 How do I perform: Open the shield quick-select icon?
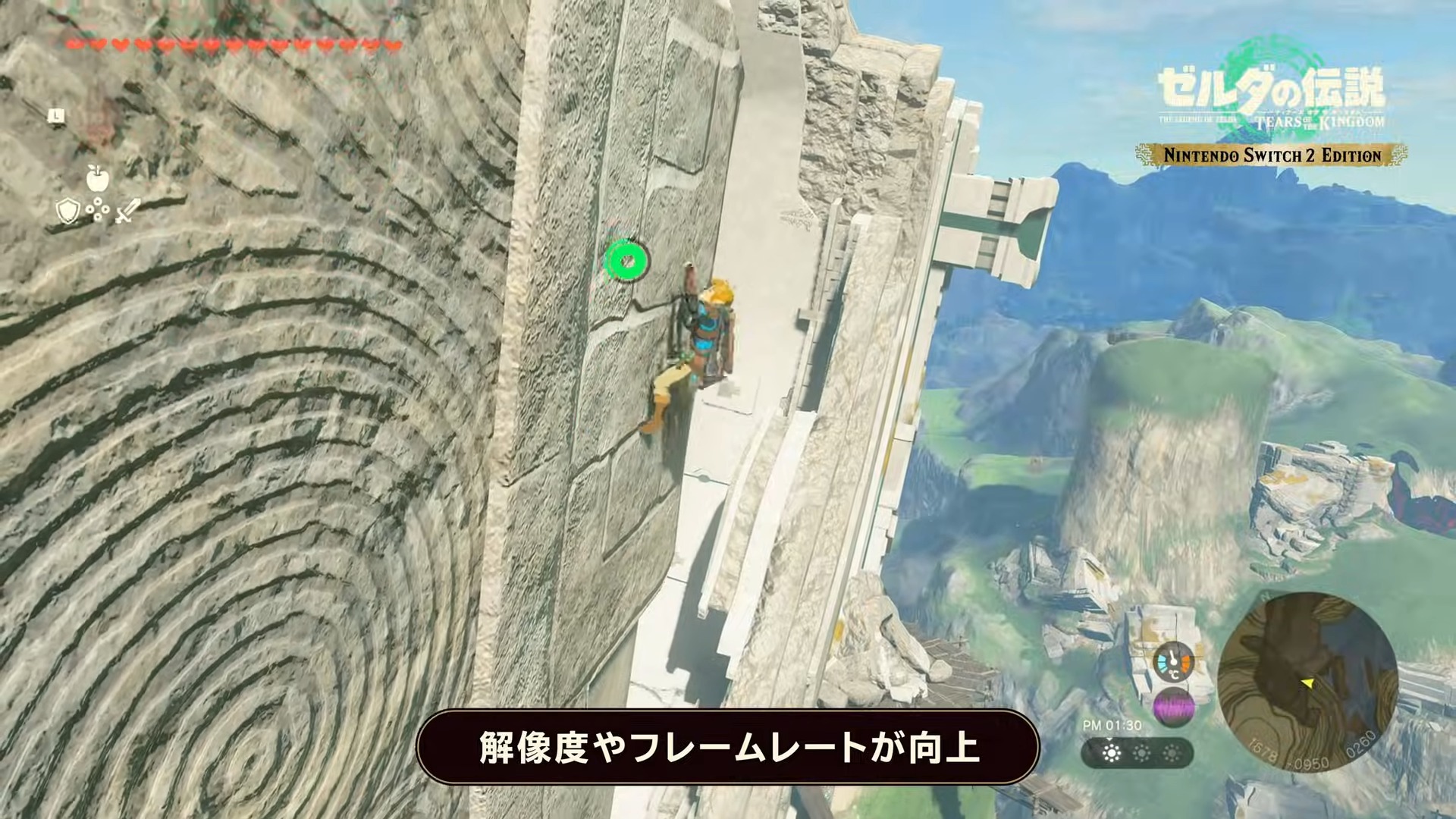pyautogui.click(x=68, y=211)
